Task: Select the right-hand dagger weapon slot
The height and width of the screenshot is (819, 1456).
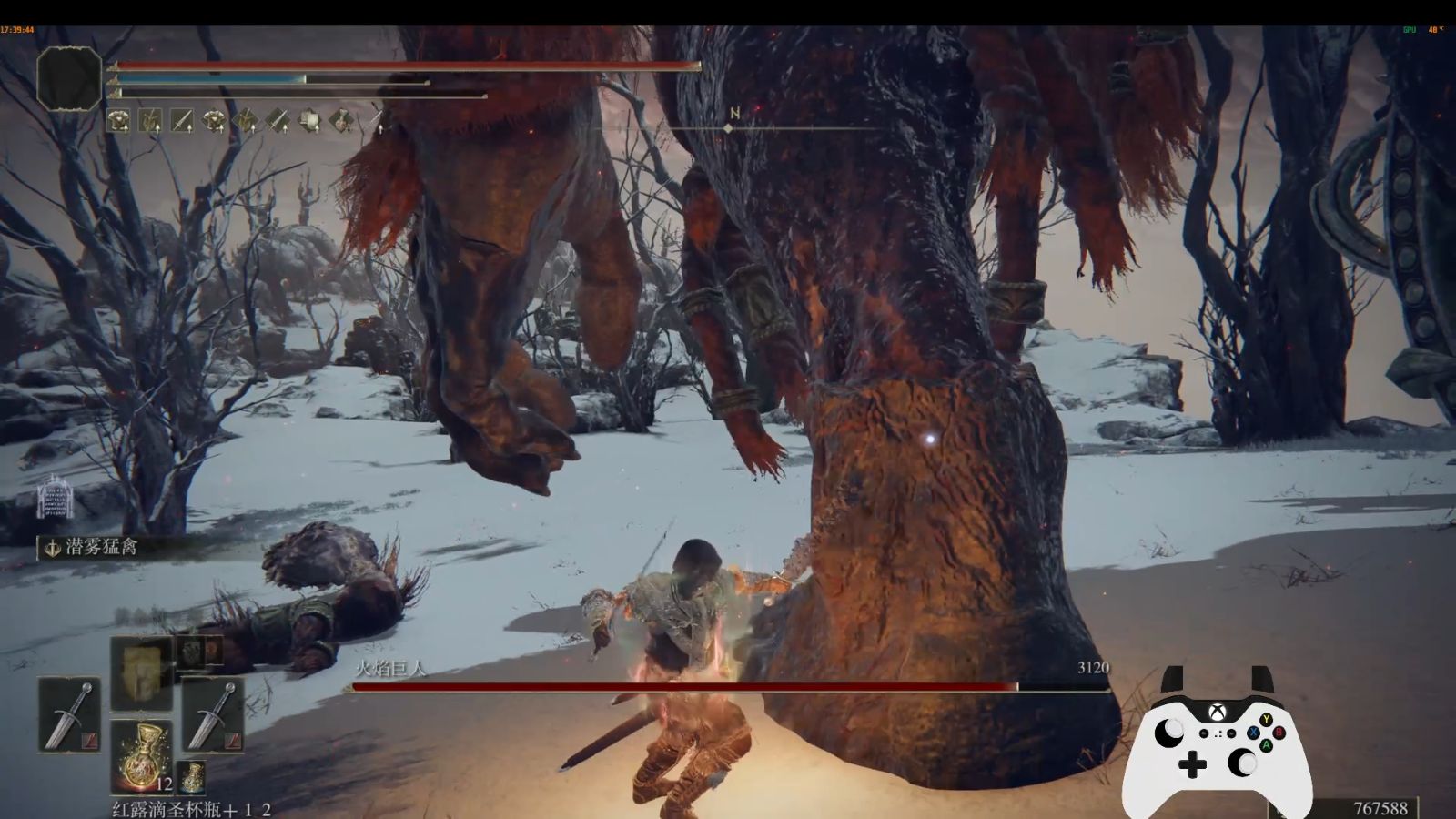Action: pyautogui.click(x=212, y=714)
